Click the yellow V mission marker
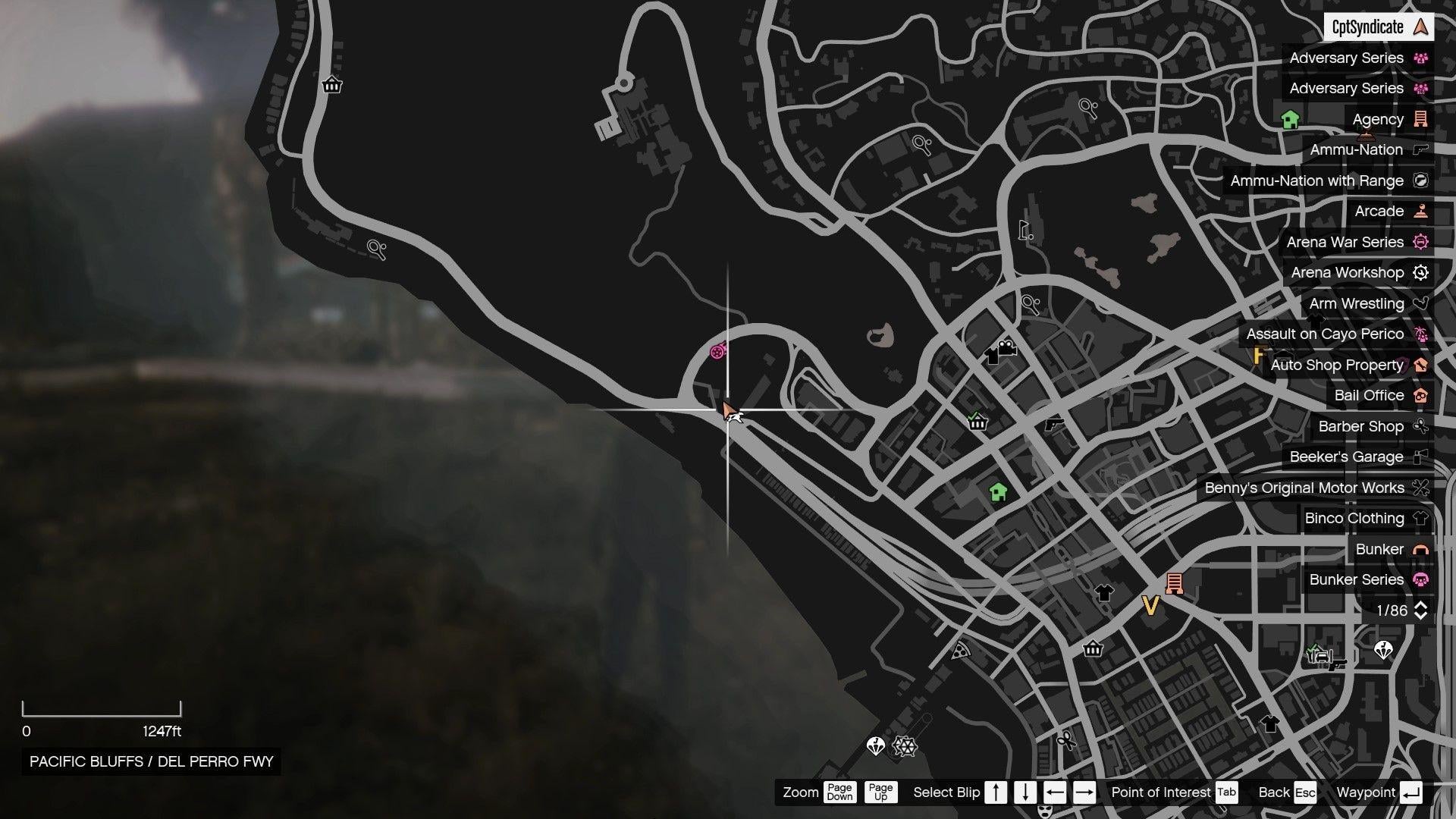The image size is (1456, 819). (x=1150, y=607)
